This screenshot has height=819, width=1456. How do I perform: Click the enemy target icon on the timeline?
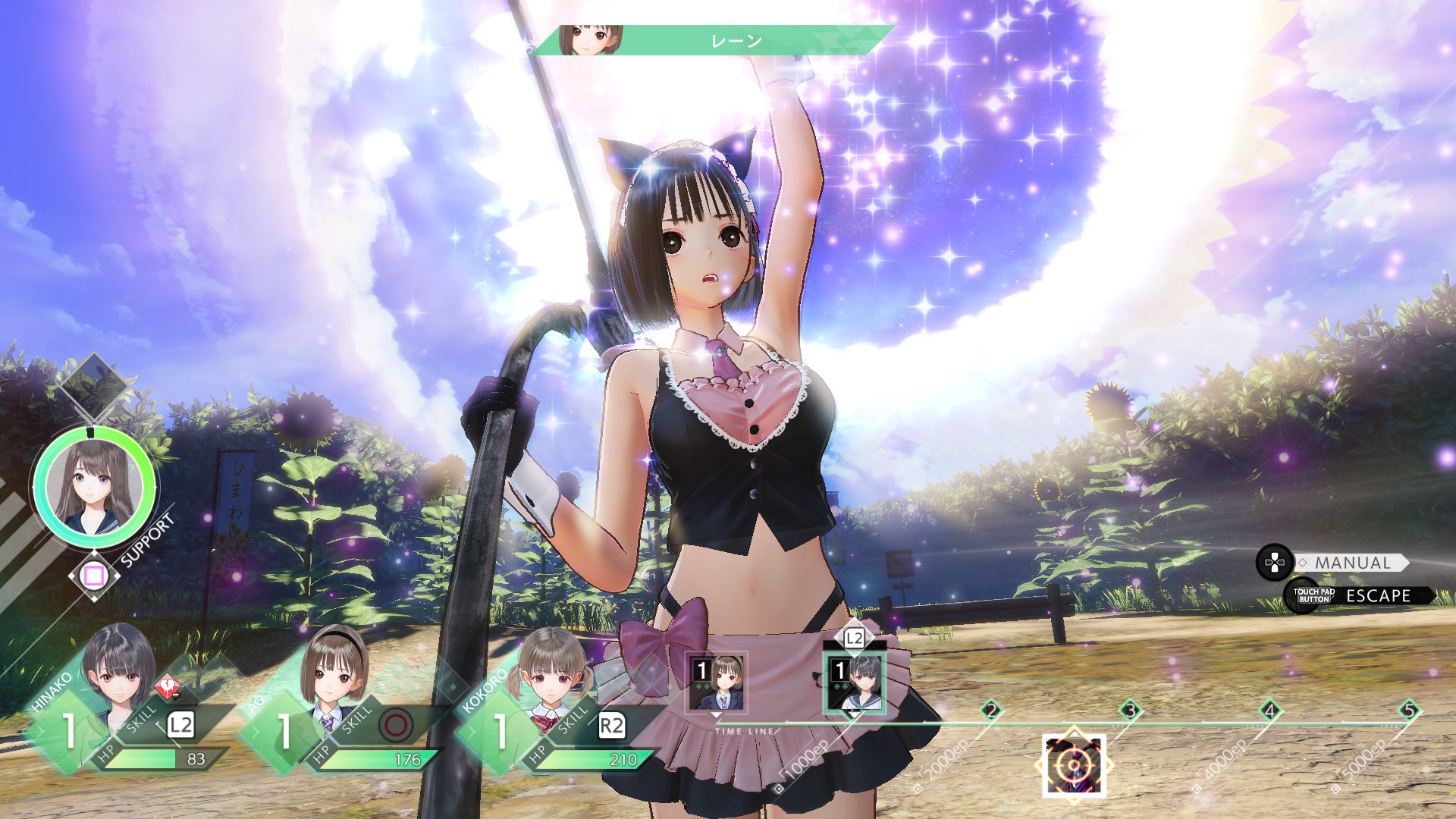click(1074, 765)
